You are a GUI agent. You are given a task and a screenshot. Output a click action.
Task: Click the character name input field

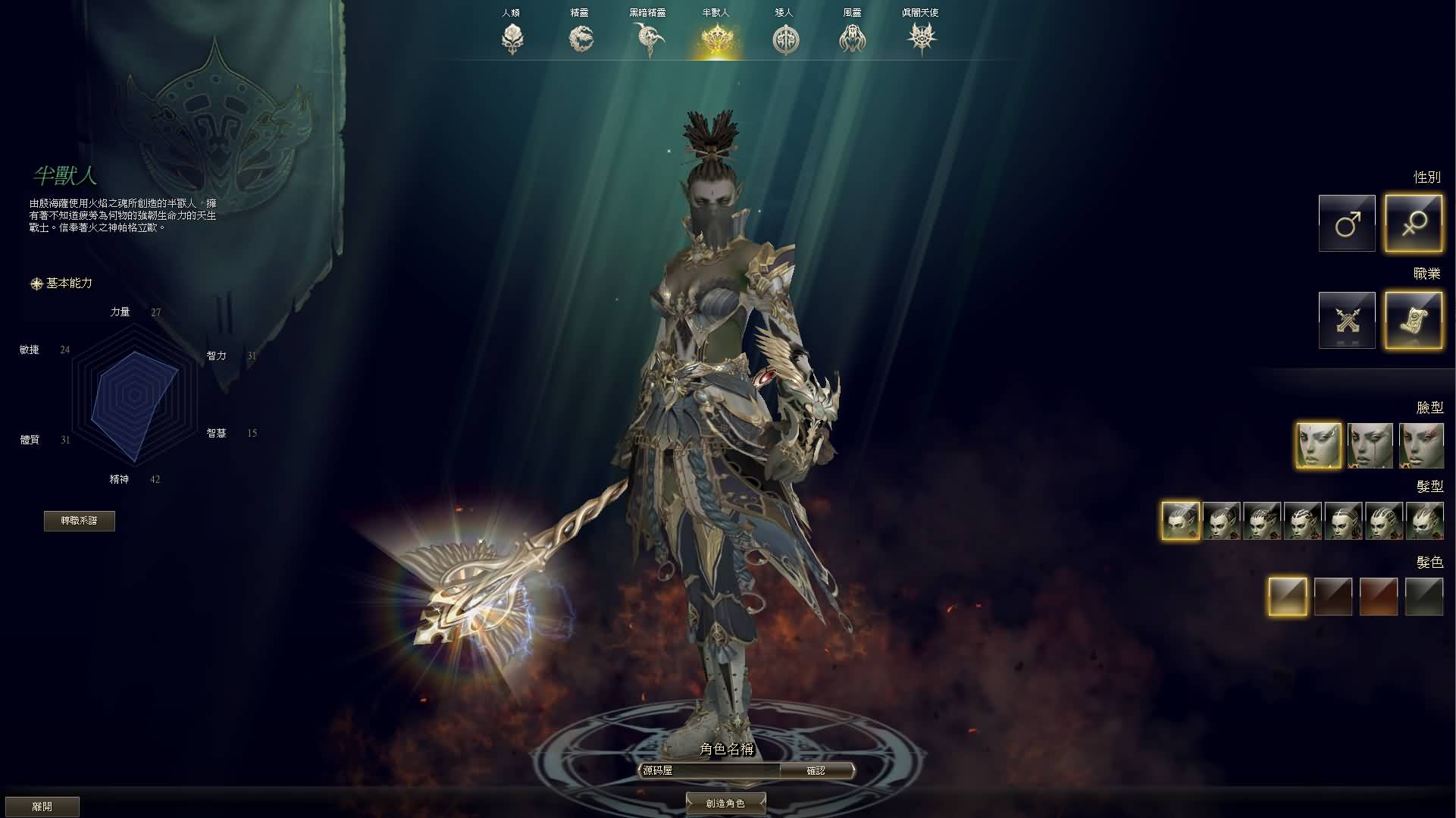tap(709, 769)
